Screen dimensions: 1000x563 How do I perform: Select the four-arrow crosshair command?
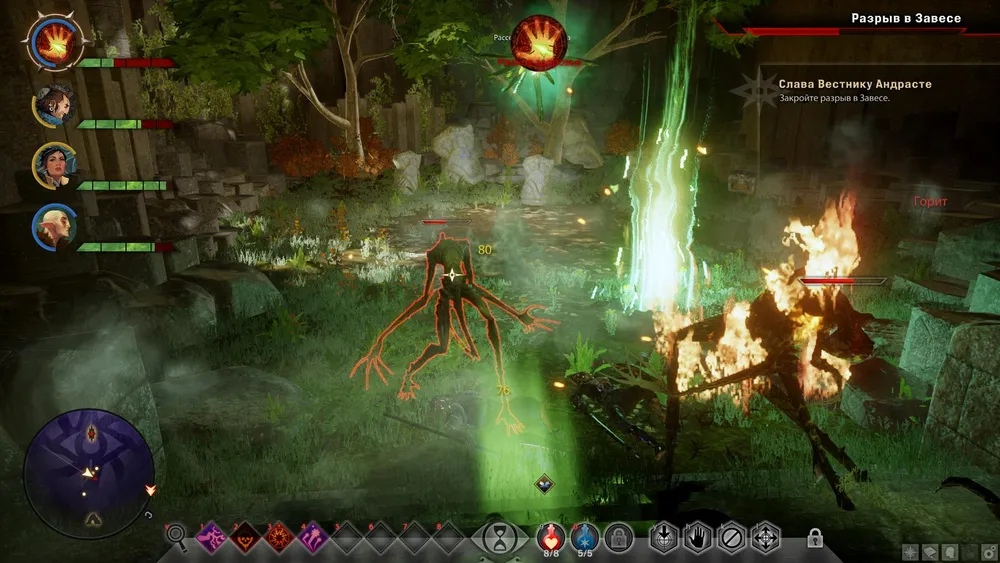pos(765,538)
